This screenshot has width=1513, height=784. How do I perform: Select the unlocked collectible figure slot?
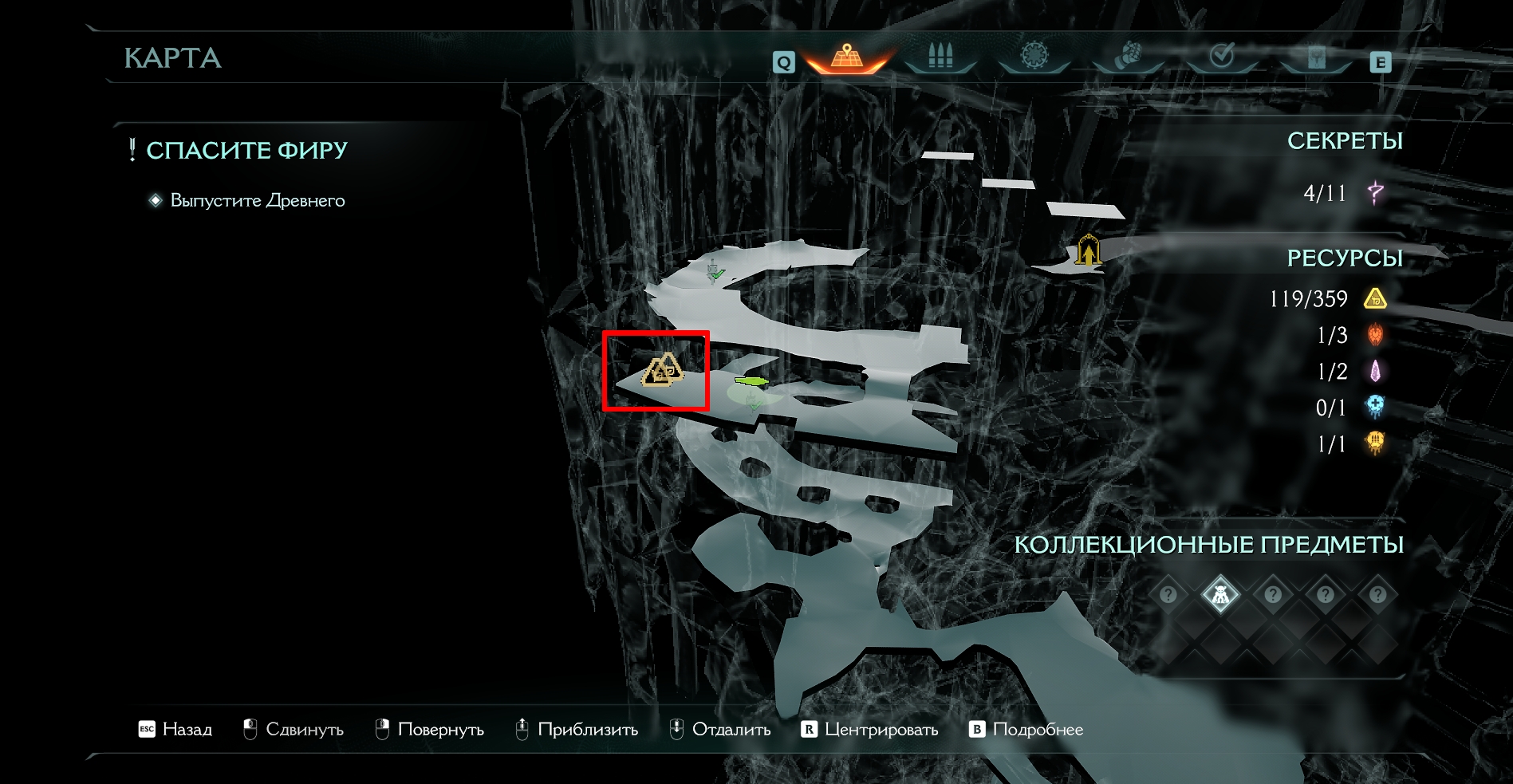point(1220,594)
